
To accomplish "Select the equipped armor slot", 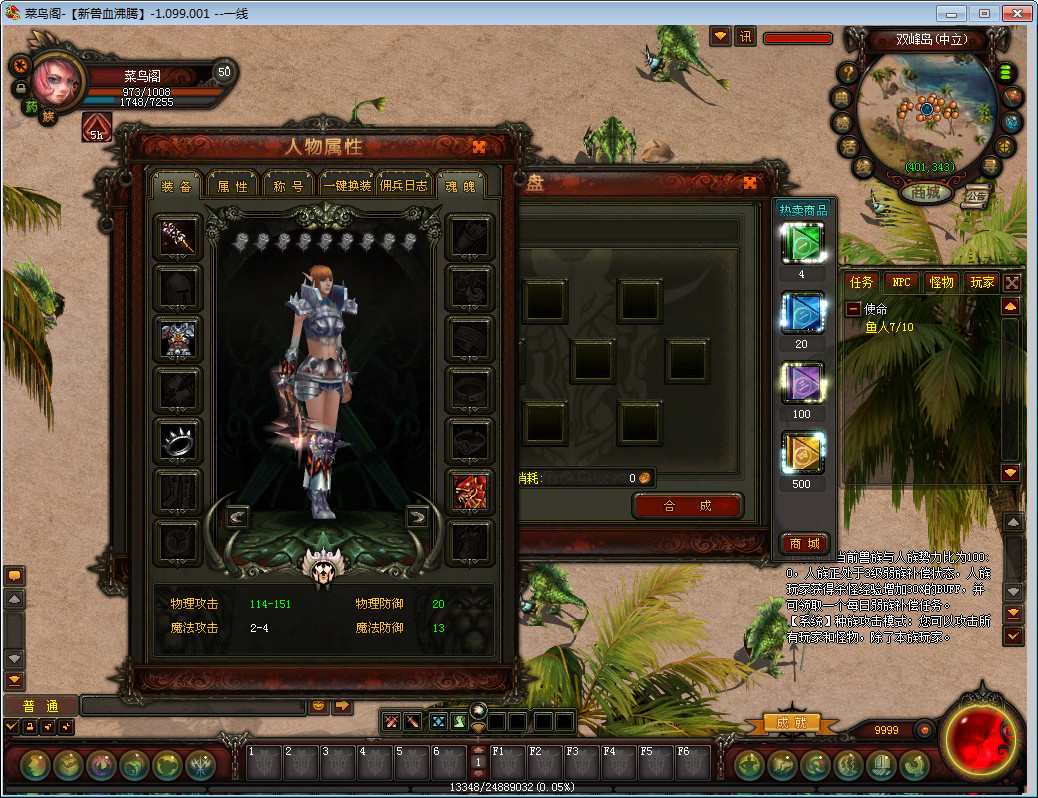I will click(x=179, y=339).
